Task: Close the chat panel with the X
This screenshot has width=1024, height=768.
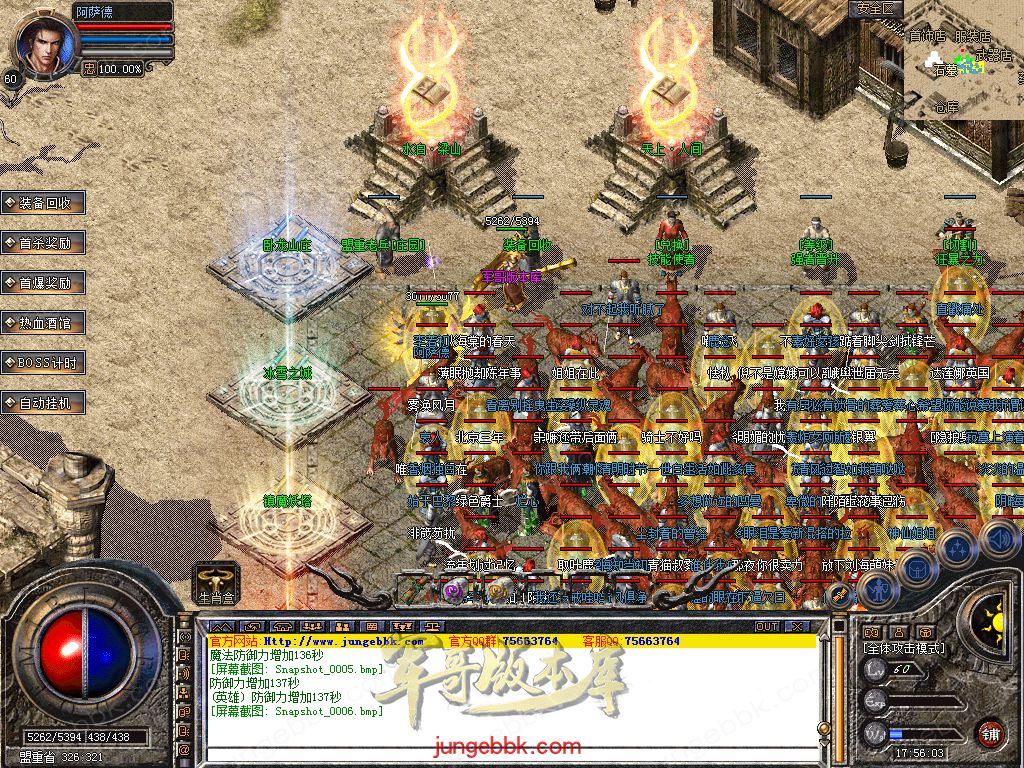Action: pos(797,626)
